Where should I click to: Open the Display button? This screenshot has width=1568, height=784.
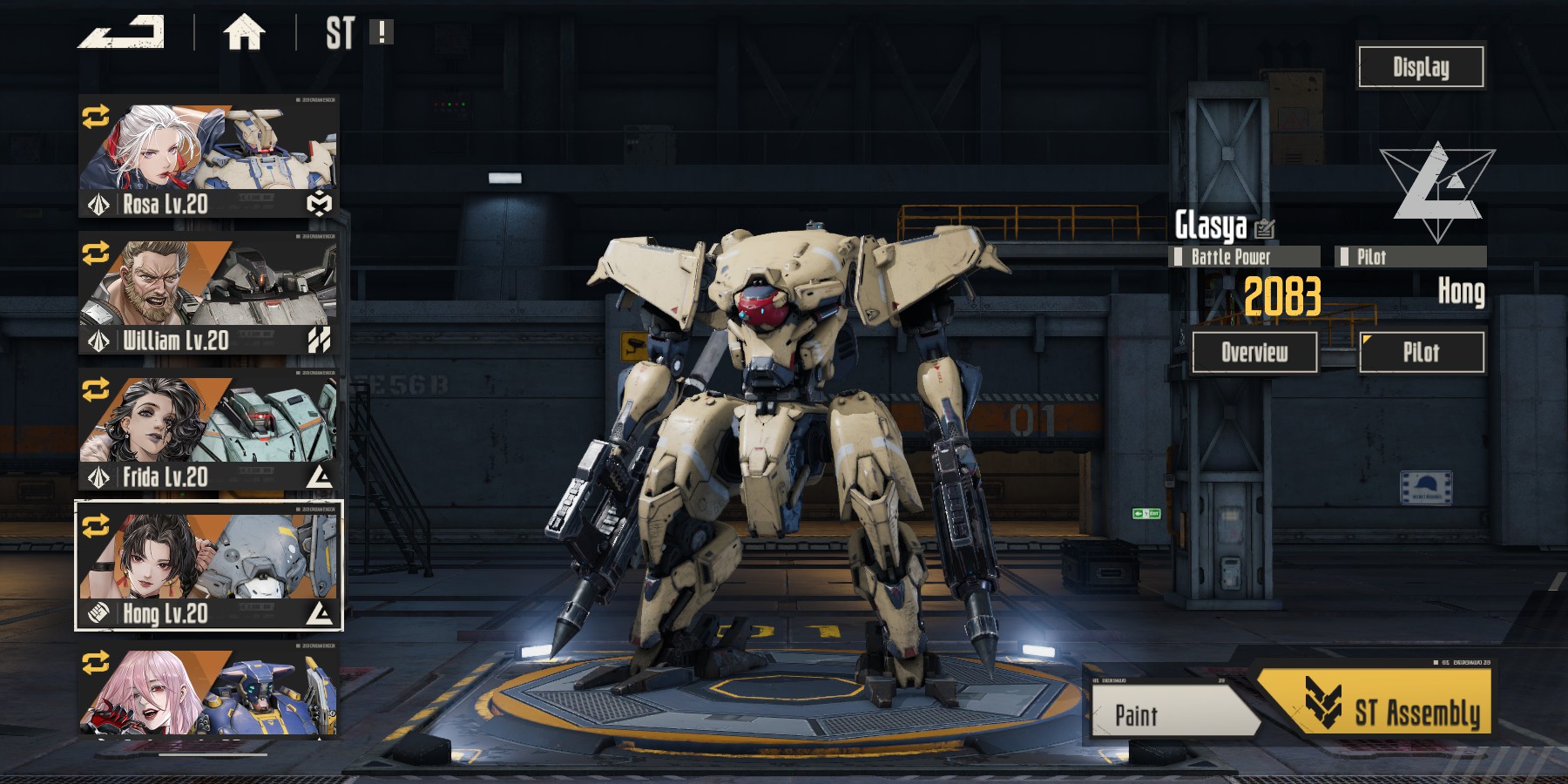coord(1421,67)
